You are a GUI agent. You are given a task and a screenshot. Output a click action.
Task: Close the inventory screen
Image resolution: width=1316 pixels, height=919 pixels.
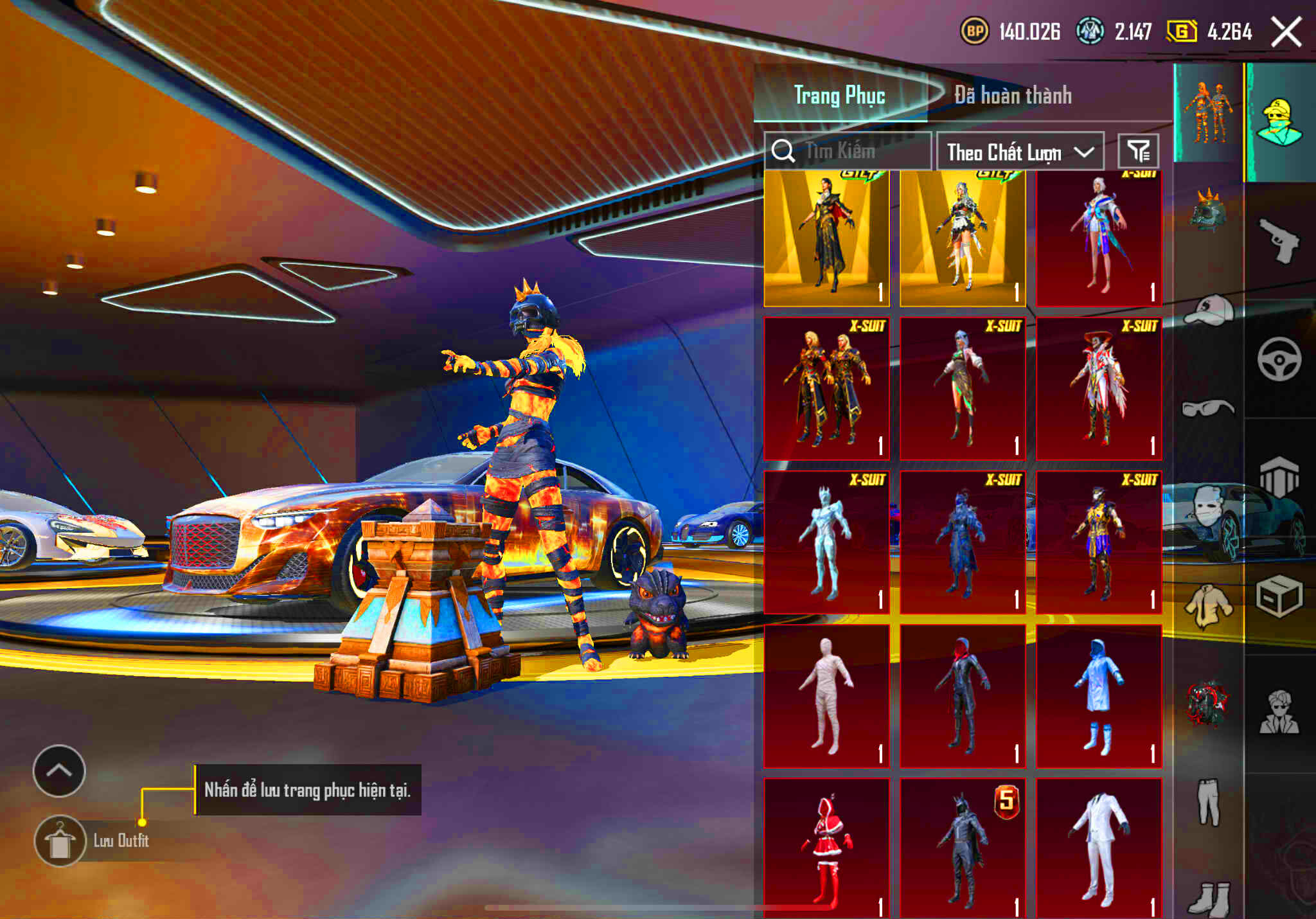pos(1286,32)
